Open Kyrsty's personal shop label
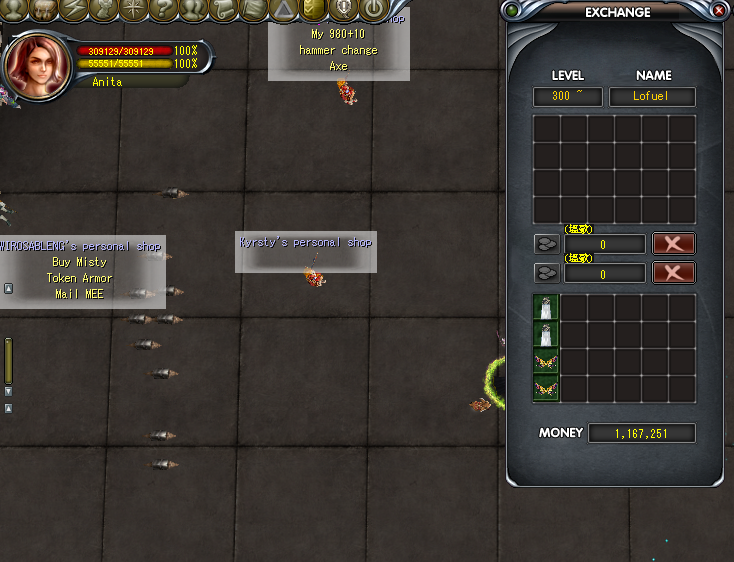734x562 pixels. (305, 242)
